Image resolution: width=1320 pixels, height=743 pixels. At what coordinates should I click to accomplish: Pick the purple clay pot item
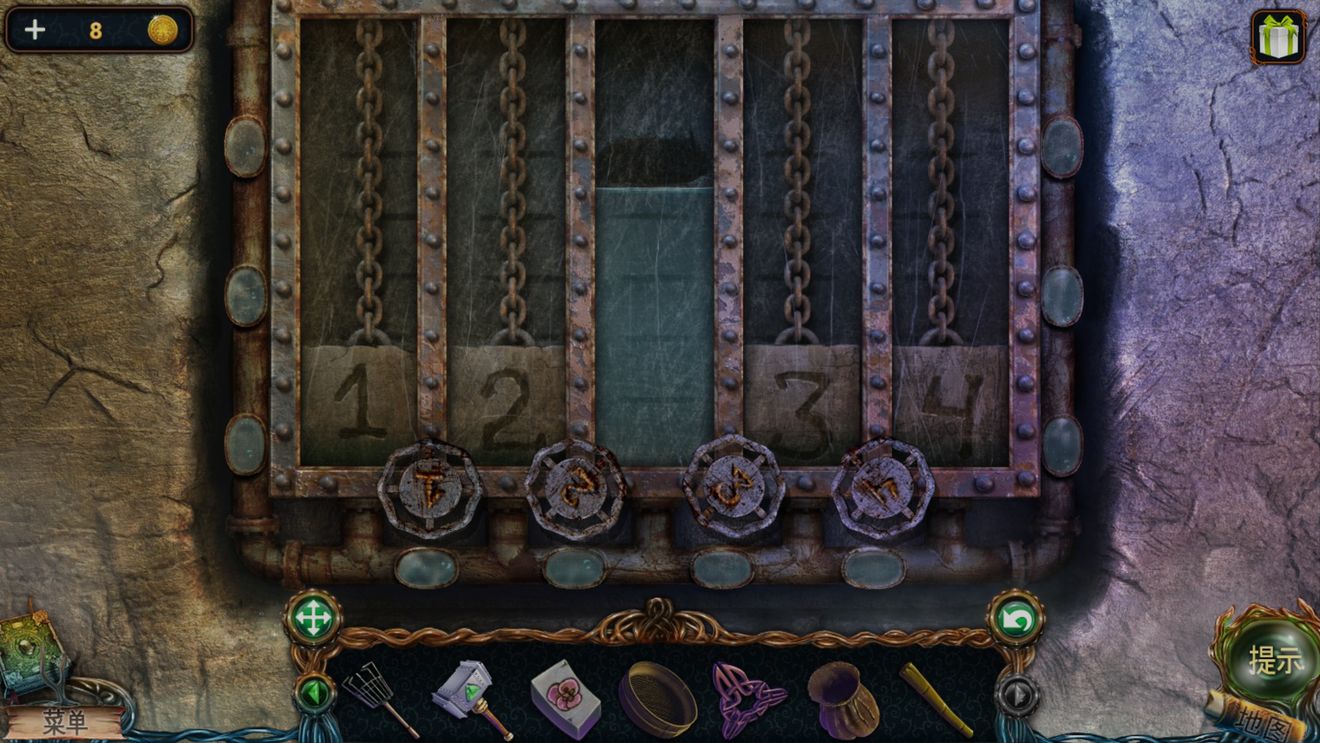(x=843, y=699)
